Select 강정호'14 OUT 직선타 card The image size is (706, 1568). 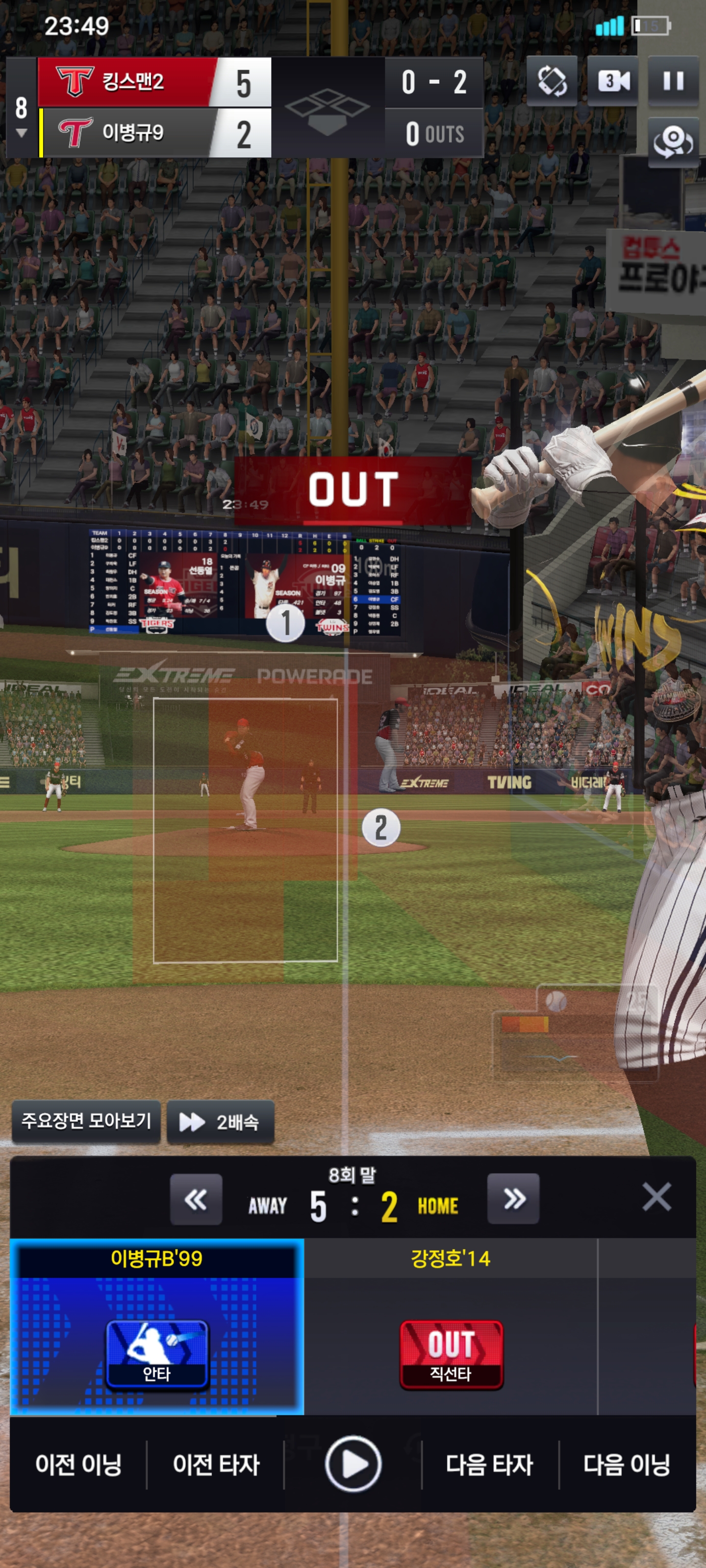point(451,1327)
